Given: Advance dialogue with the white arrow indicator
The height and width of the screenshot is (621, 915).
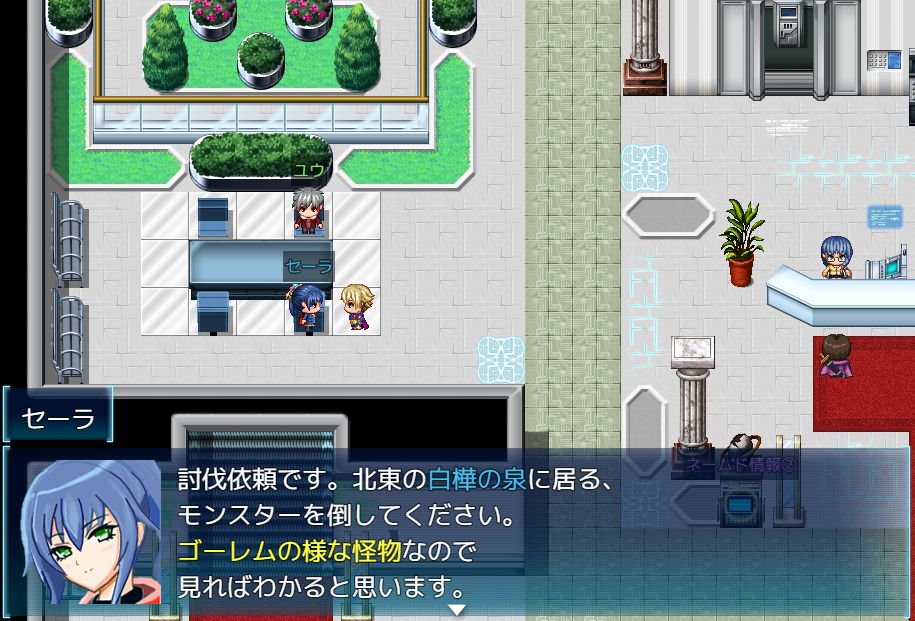Looking at the screenshot, I should (457, 609).
